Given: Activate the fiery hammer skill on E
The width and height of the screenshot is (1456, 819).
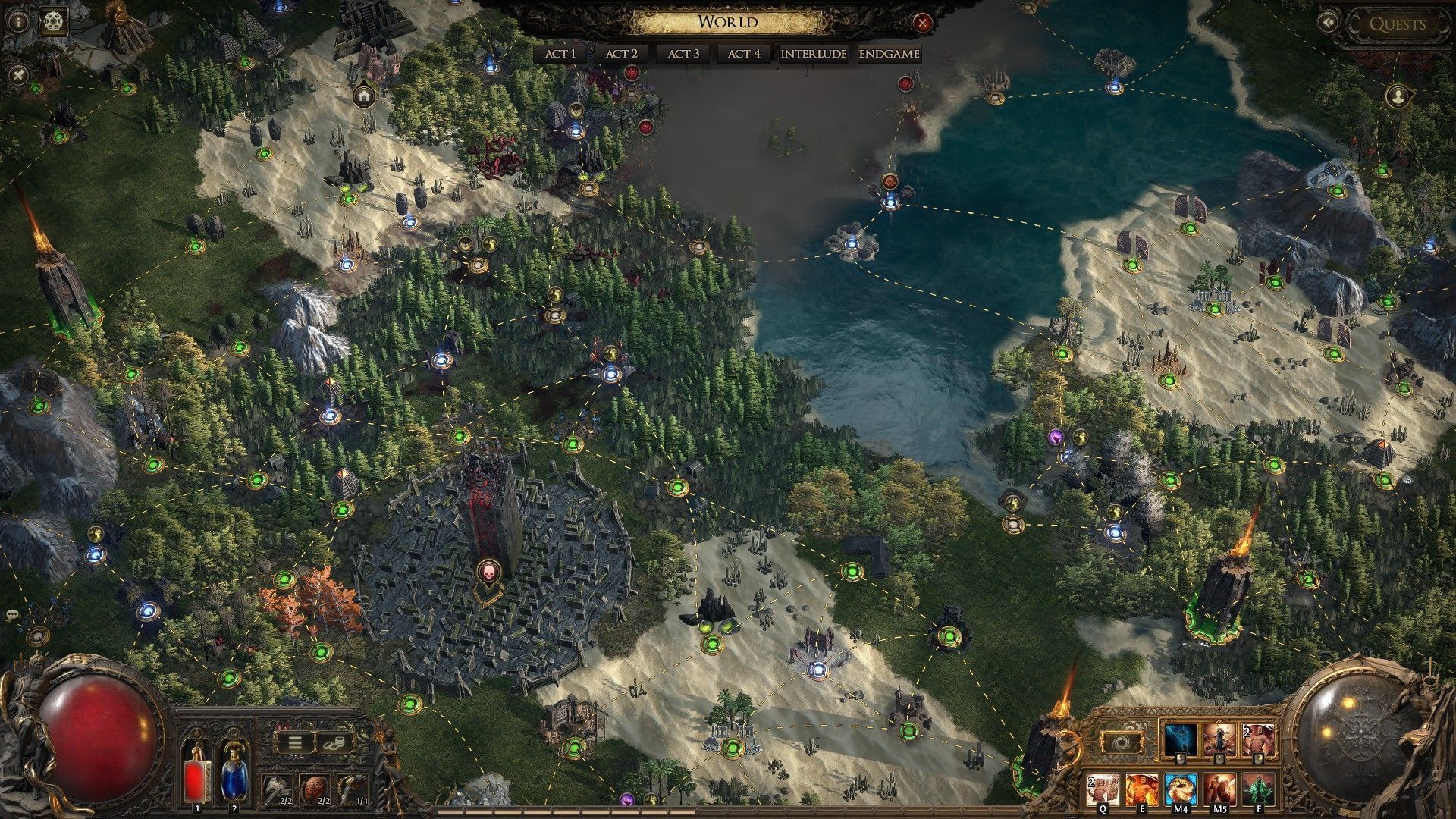Looking at the screenshot, I should (x=1141, y=789).
